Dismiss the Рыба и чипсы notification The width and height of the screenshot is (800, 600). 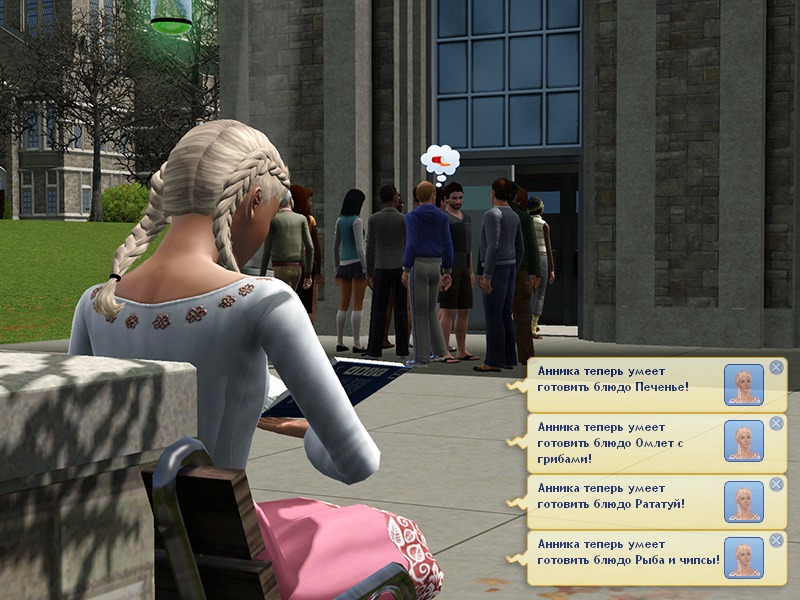pyautogui.click(x=776, y=541)
